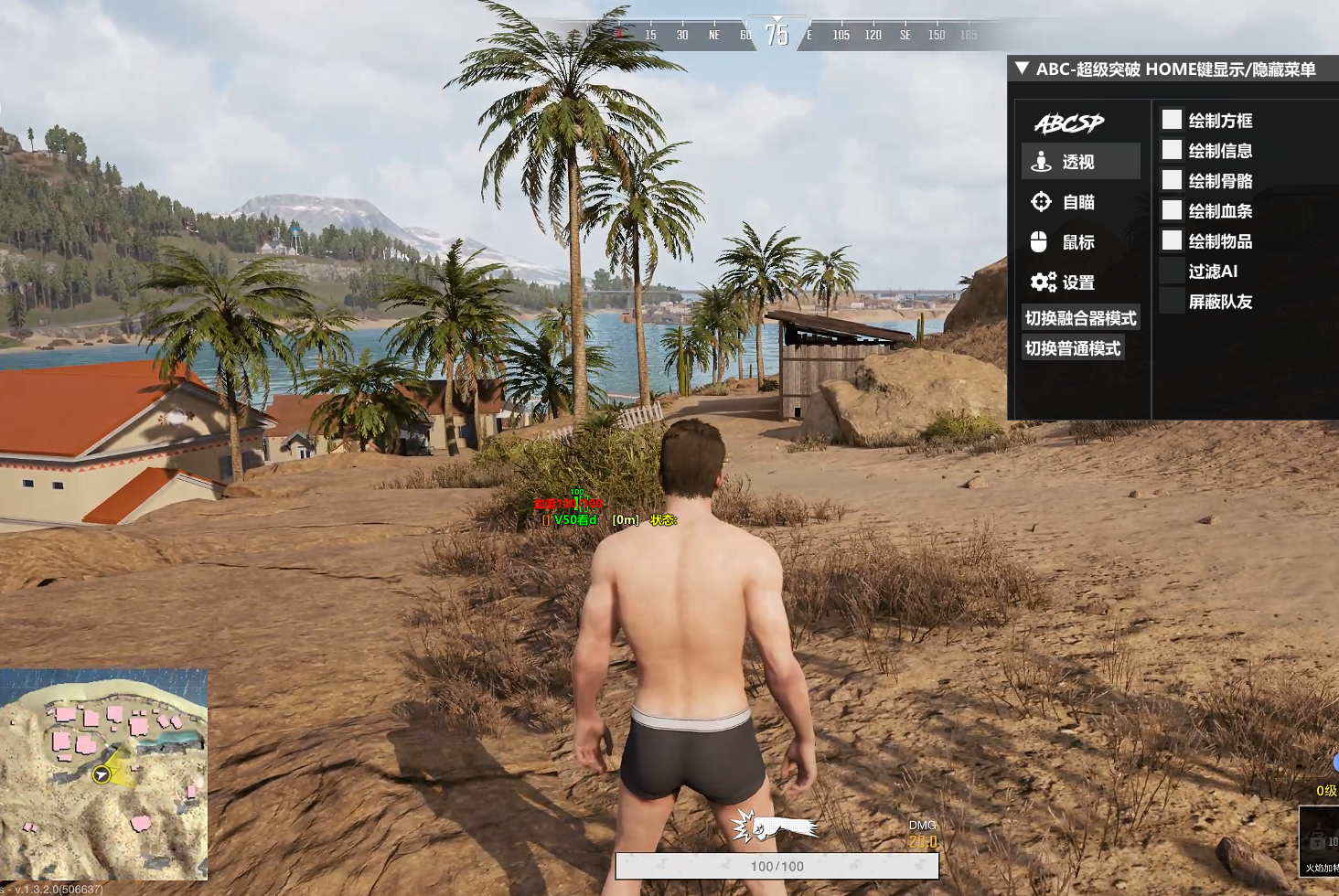This screenshot has width=1339, height=896.
Task: Toggle the 绘制物品 checkbox
Action: click(x=1172, y=240)
